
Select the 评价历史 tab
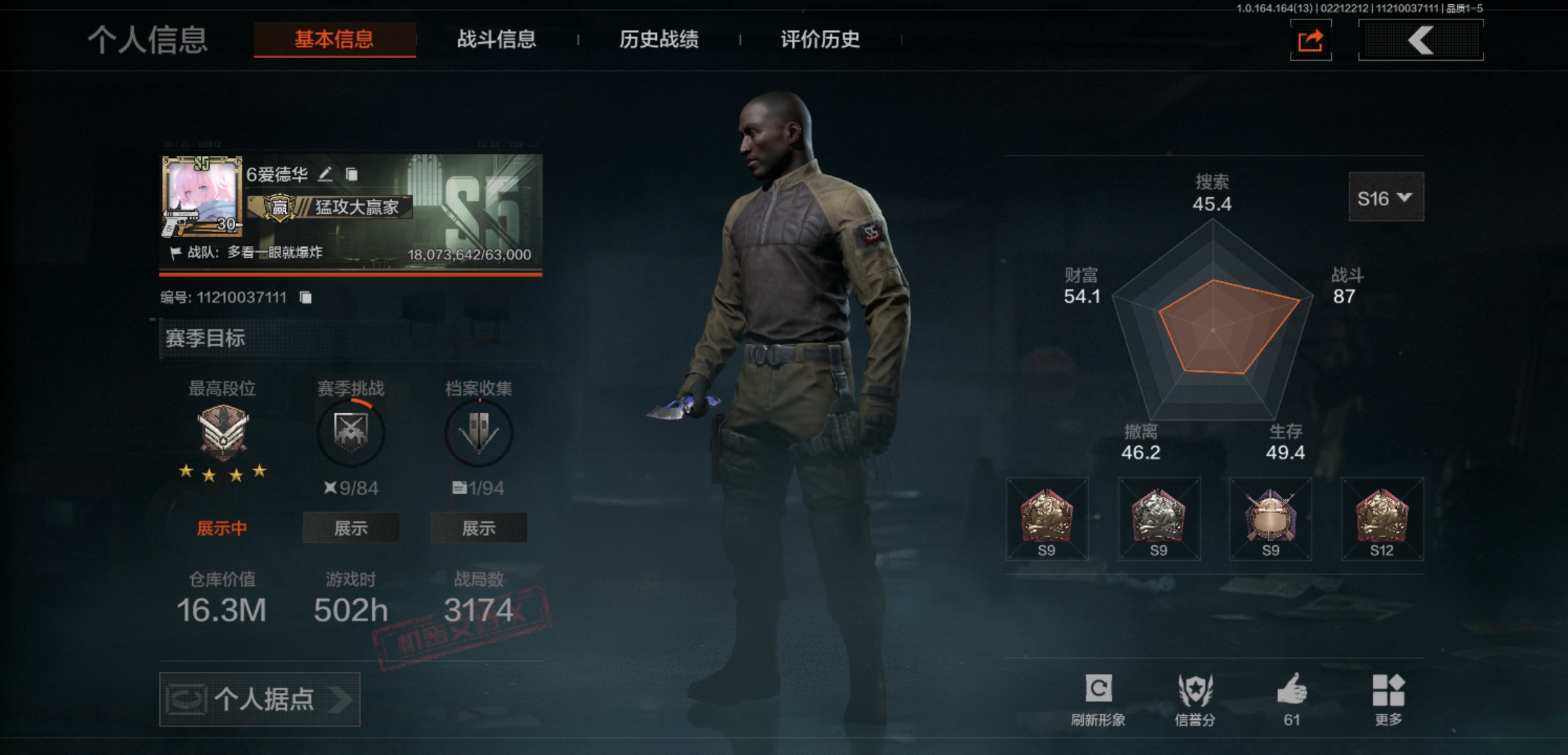(820, 39)
